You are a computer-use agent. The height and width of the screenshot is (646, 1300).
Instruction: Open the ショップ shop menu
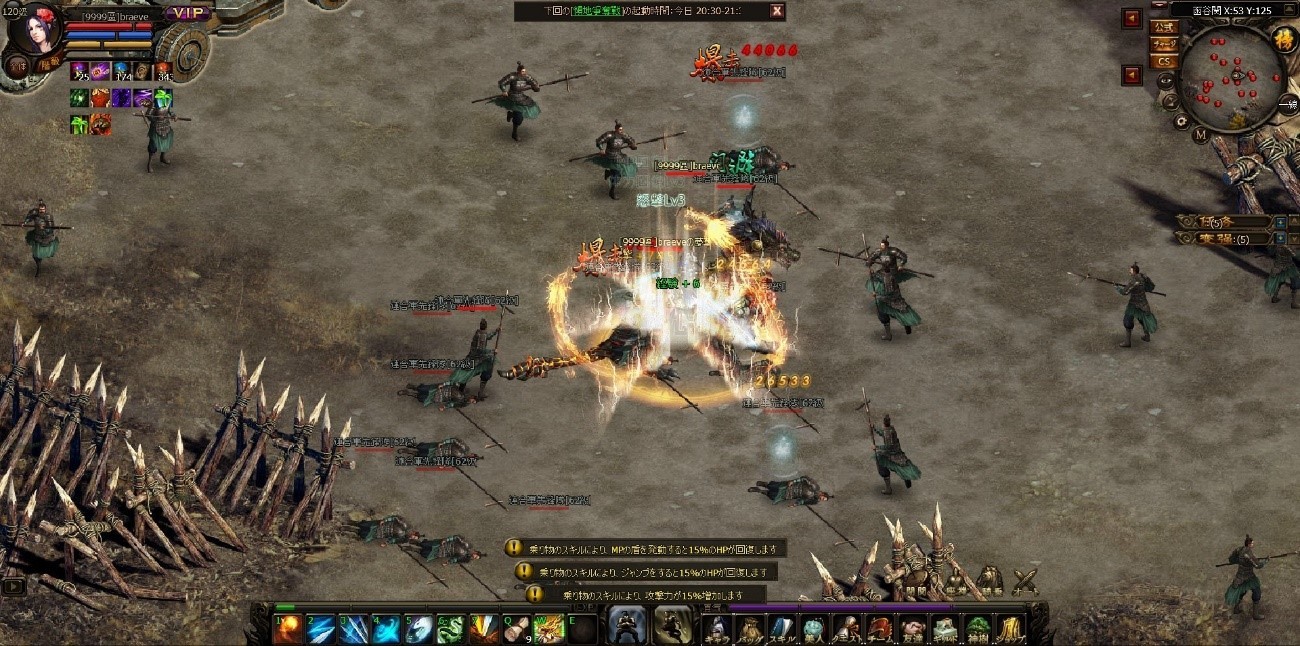[x=1010, y=628]
